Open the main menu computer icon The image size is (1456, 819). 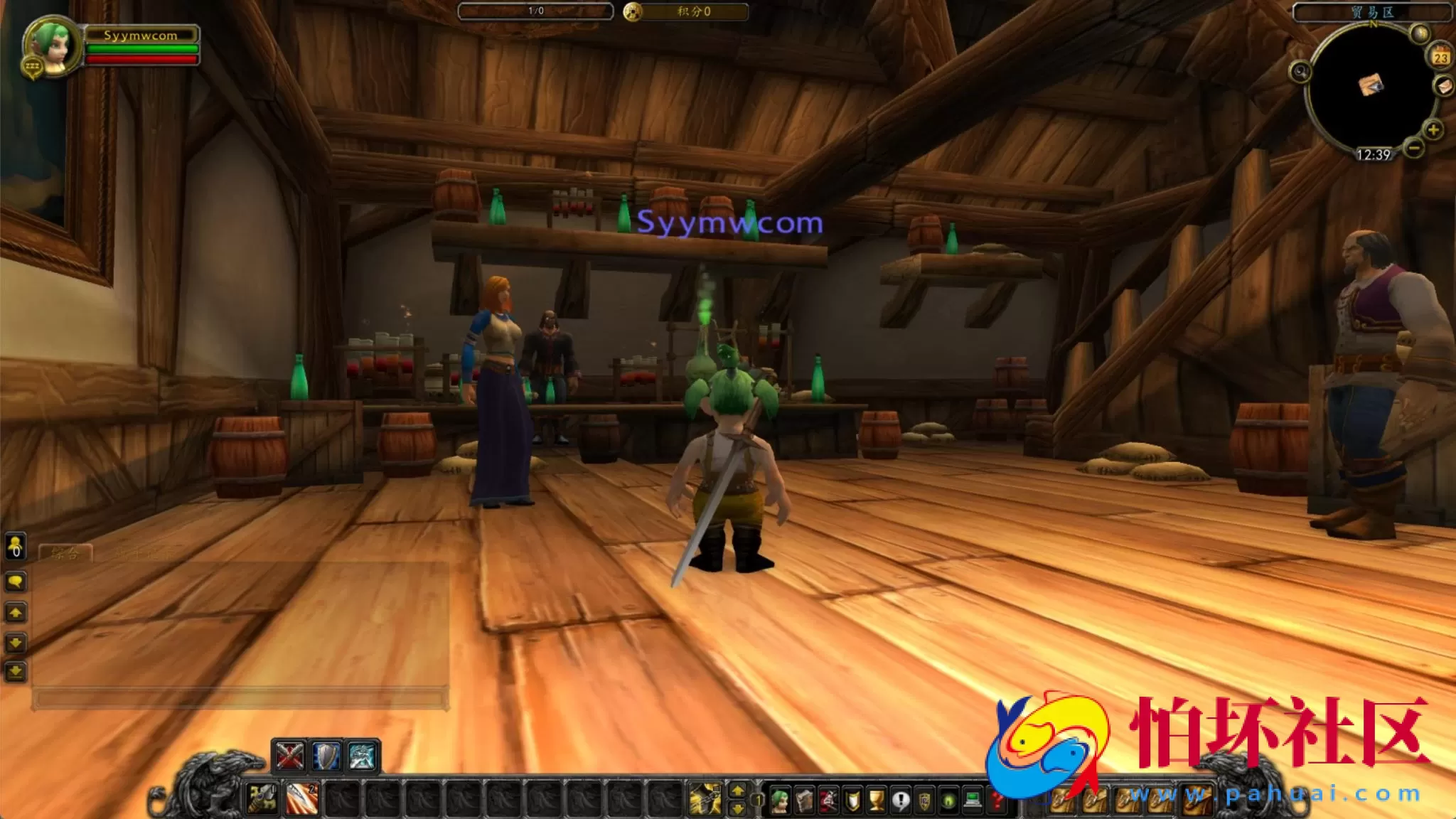click(971, 801)
